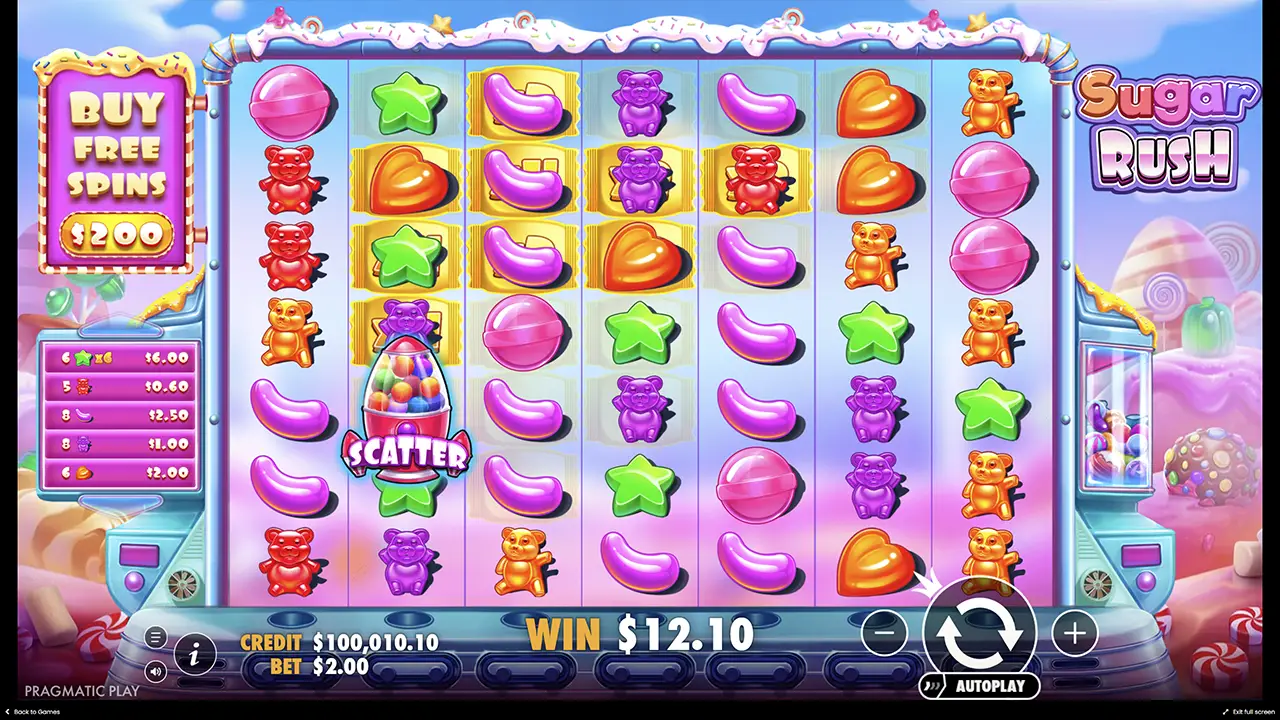Screen dimensions: 1280x720
Task: Toggle Autoplay mode on
Action: click(x=980, y=686)
